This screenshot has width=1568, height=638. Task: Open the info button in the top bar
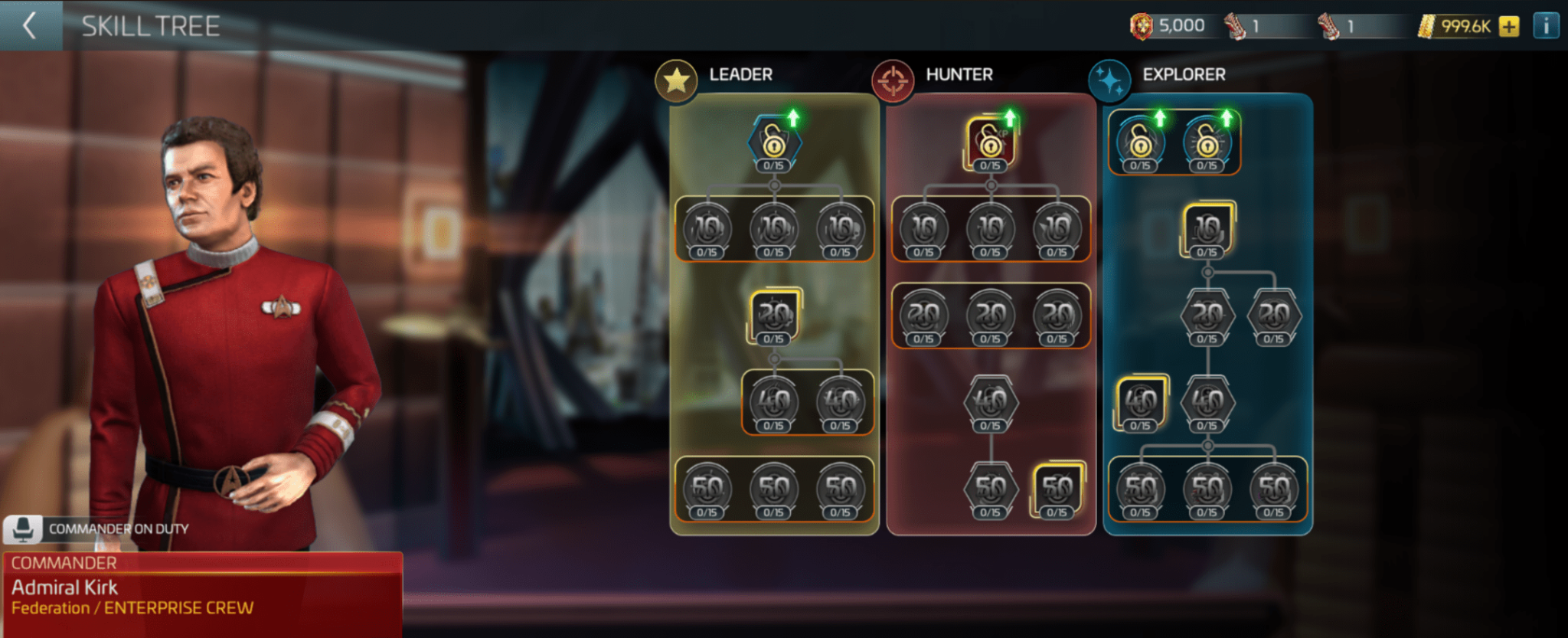[1547, 25]
